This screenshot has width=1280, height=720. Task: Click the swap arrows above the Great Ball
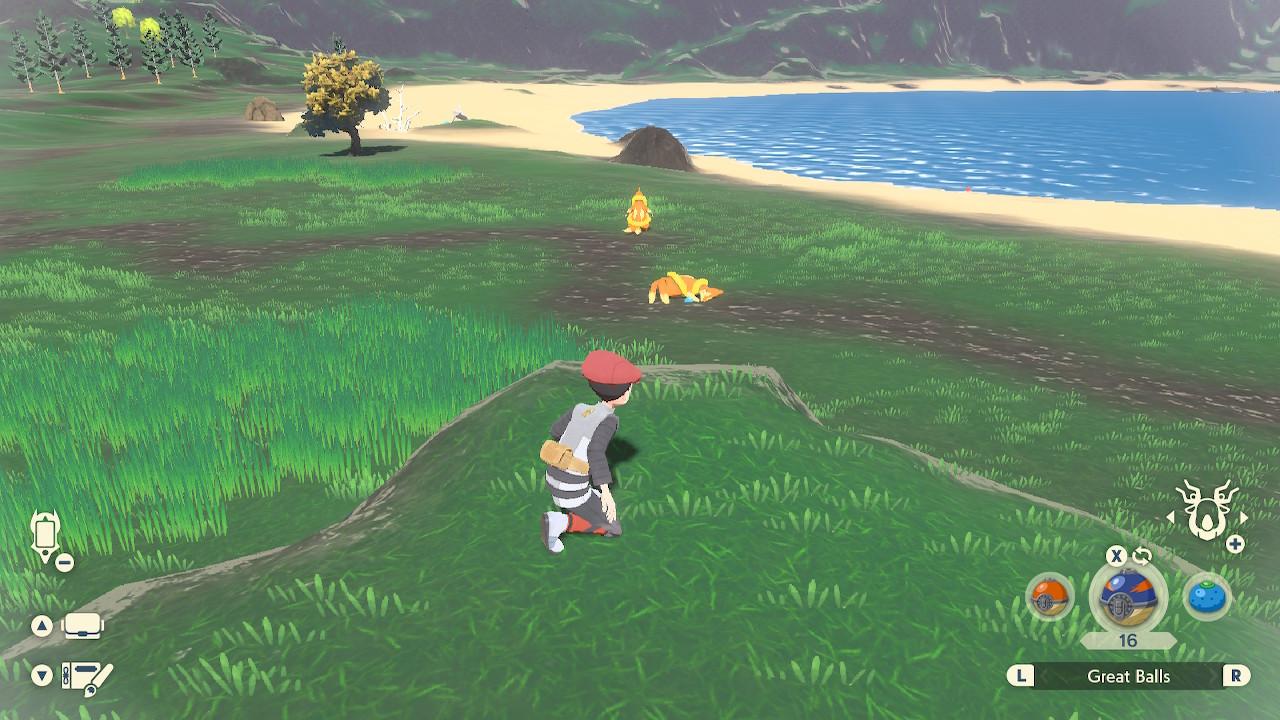coord(1142,556)
